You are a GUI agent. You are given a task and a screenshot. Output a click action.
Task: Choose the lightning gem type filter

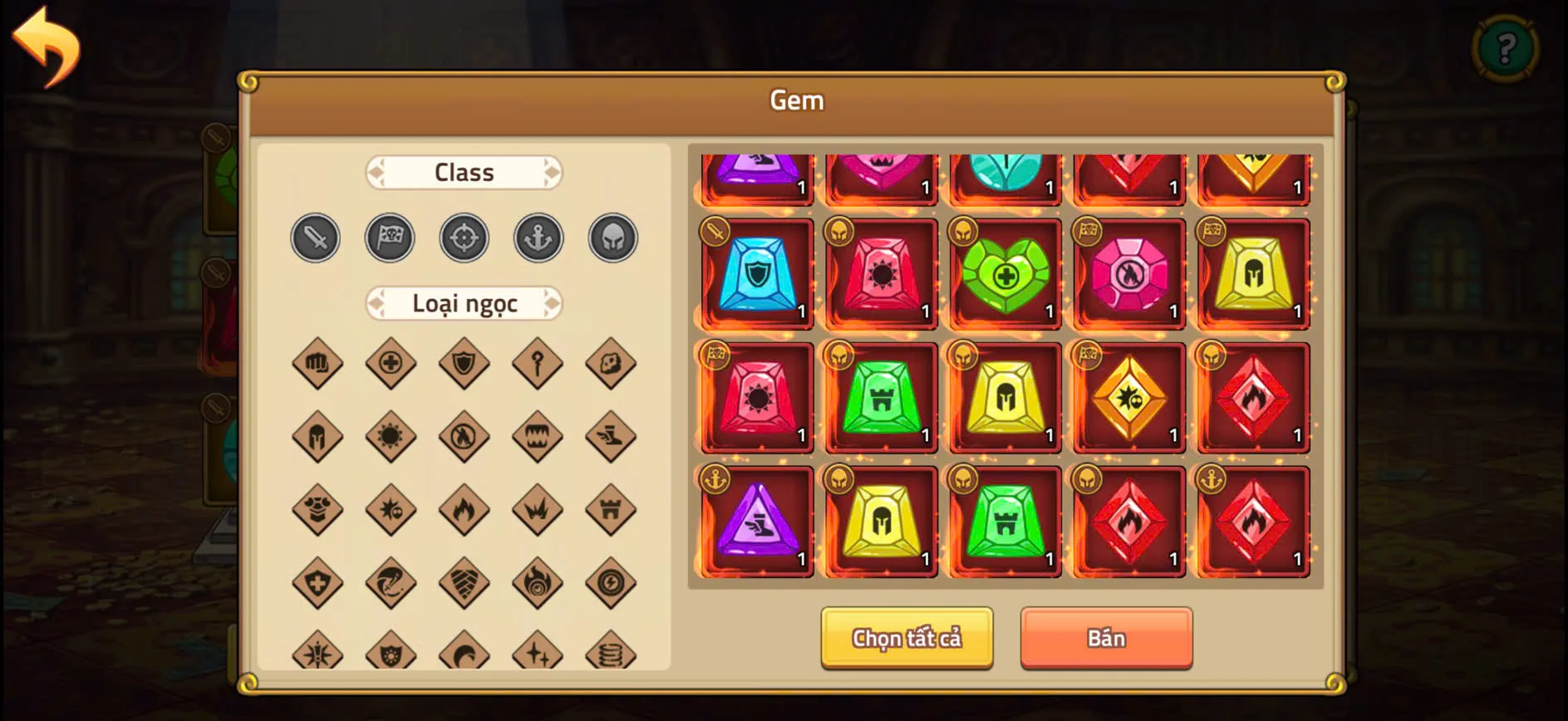pos(612,583)
